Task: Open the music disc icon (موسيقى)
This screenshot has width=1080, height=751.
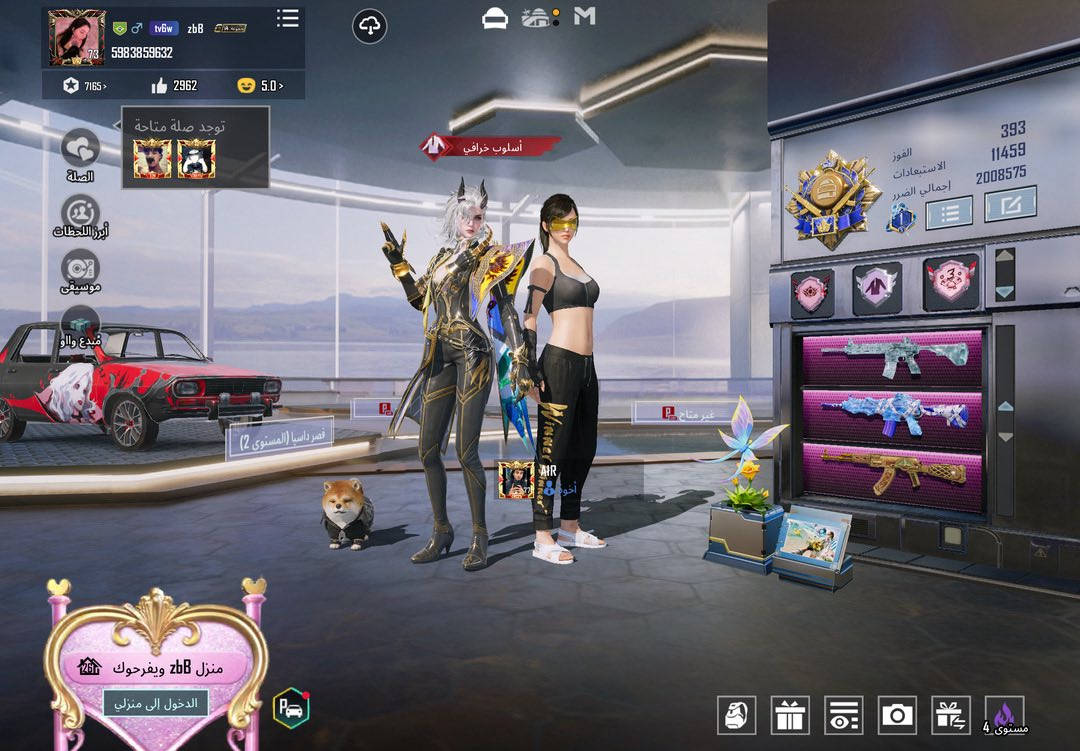Action: coord(80,270)
